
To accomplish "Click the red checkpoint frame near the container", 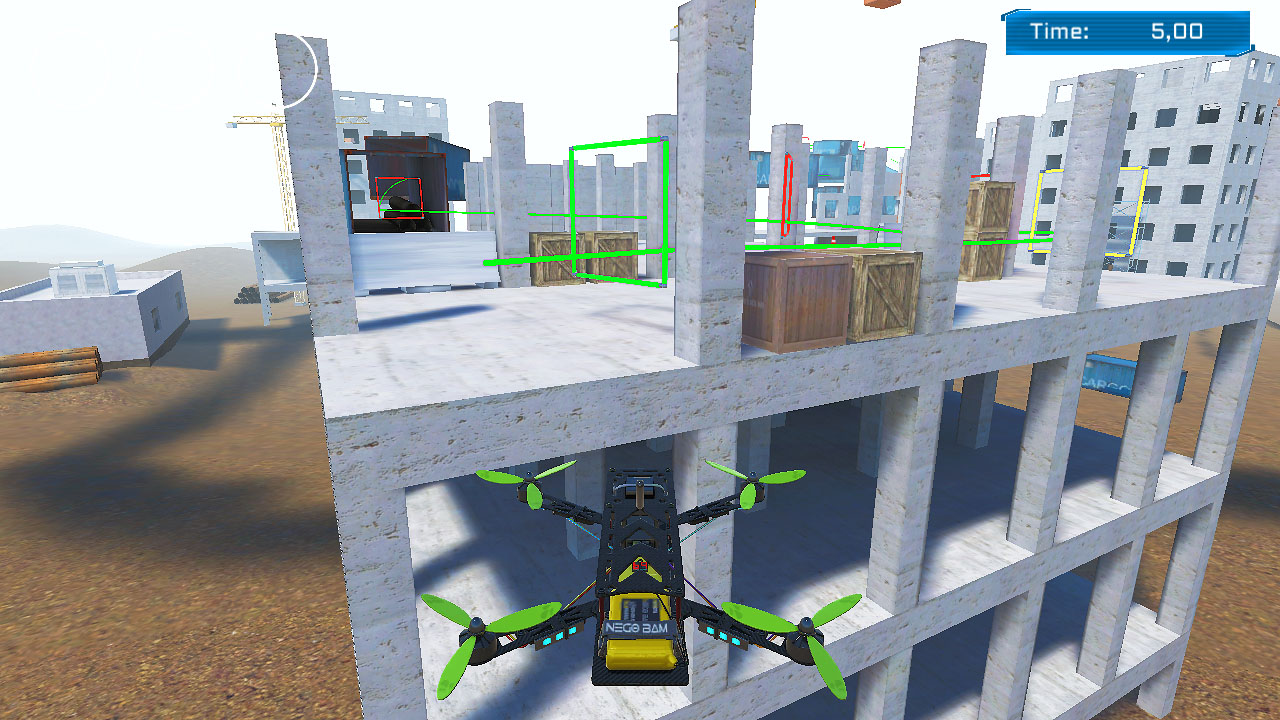I will click(x=400, y=200).
